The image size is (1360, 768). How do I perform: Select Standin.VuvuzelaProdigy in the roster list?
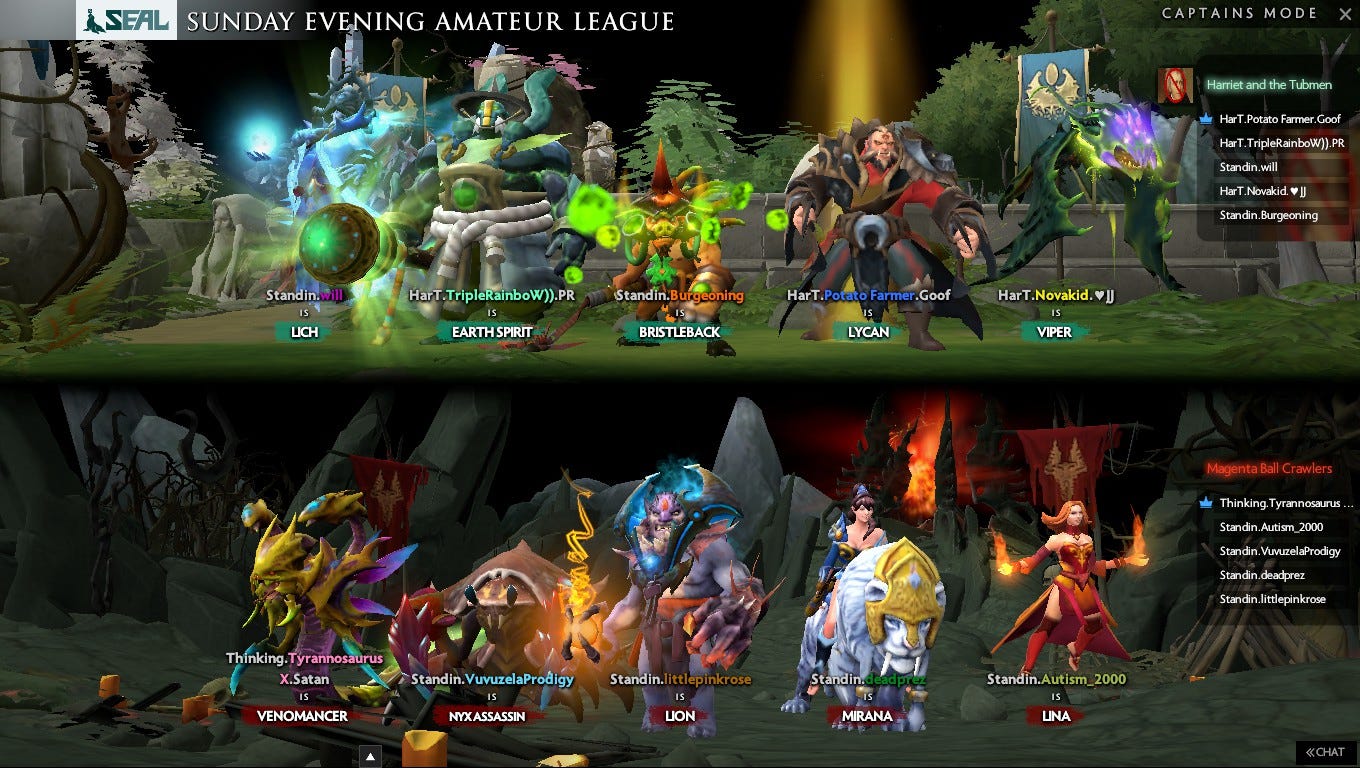1279,551
